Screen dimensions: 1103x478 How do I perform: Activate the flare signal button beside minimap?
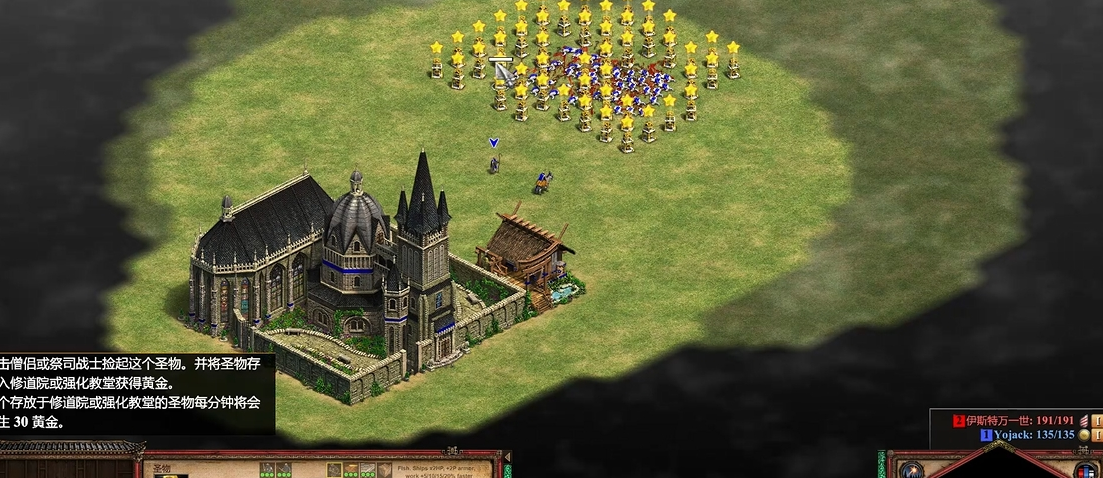pyautogui.click(x=909, y=469)
